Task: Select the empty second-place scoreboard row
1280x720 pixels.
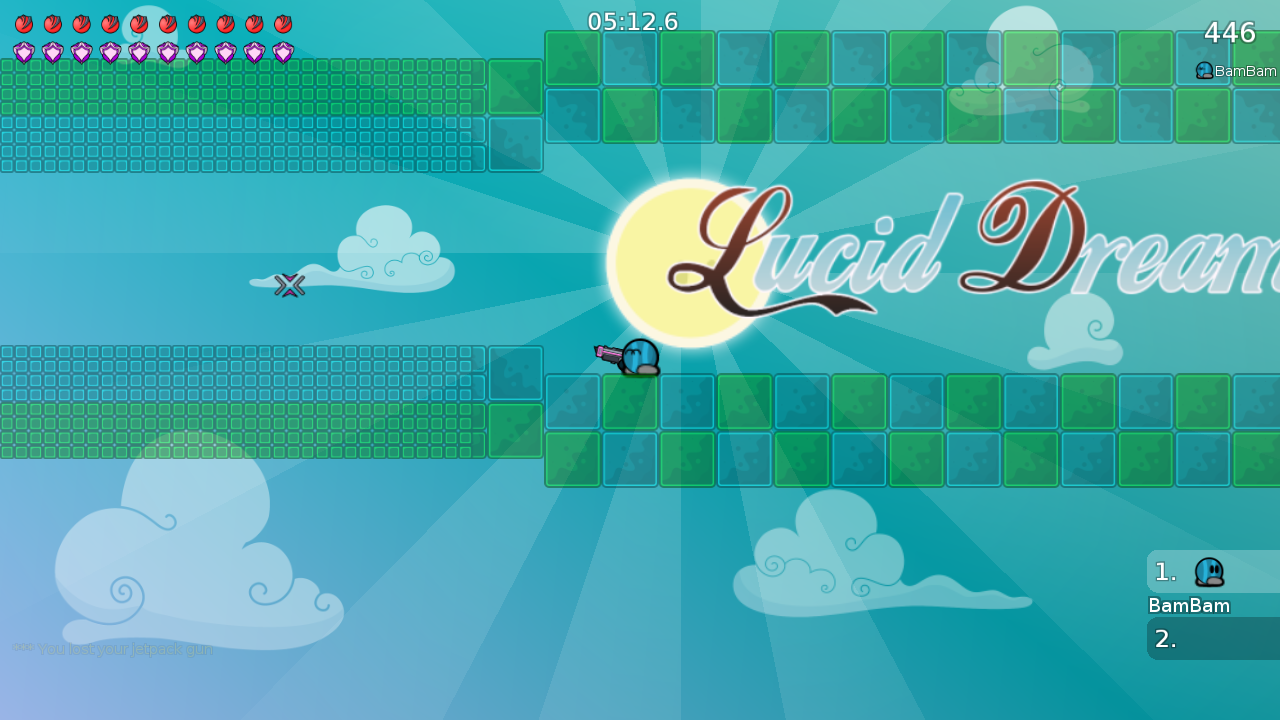Action: tap(1212, 638)
